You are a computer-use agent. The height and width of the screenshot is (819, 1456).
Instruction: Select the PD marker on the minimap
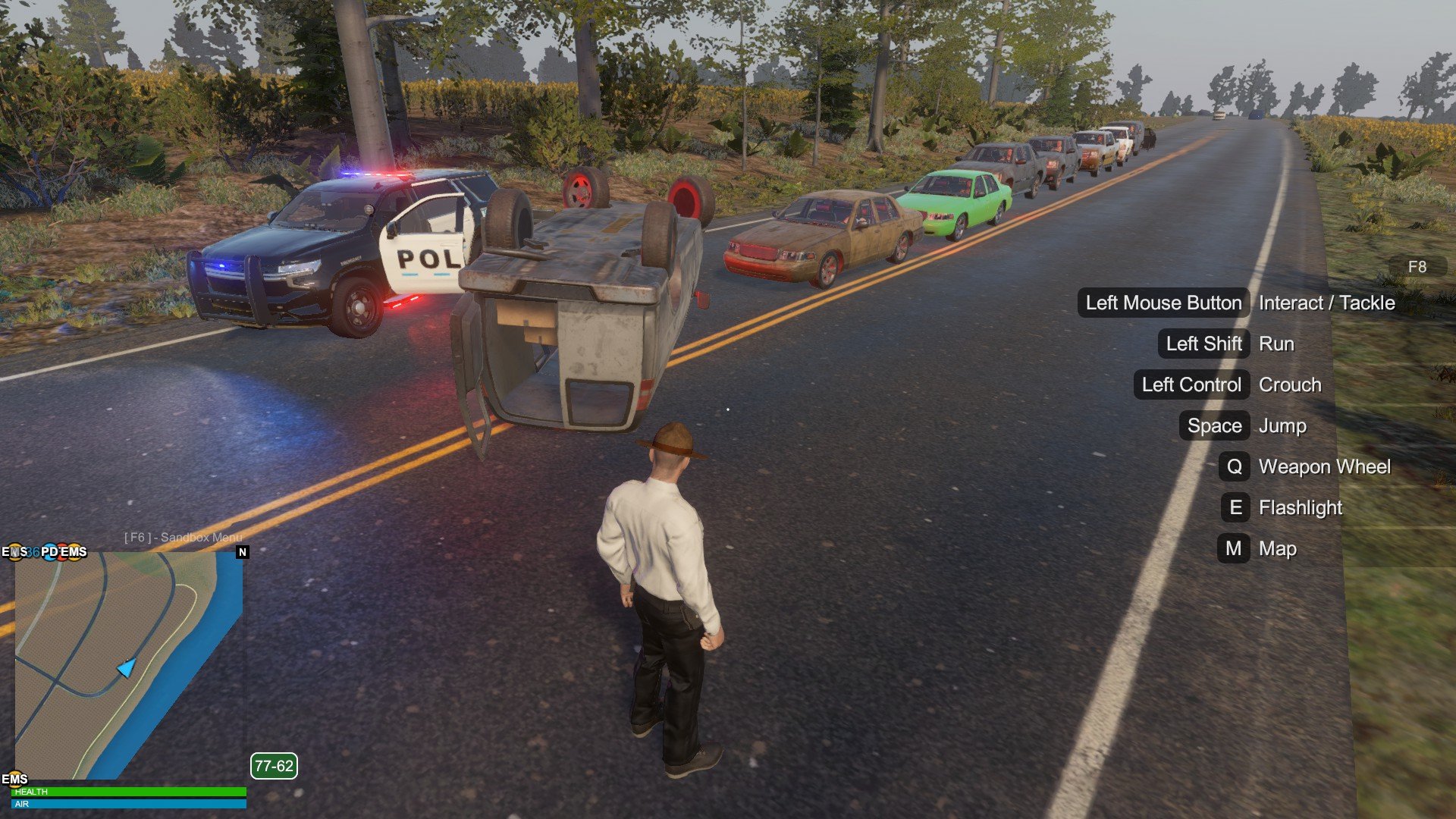[x=49, y=552]
